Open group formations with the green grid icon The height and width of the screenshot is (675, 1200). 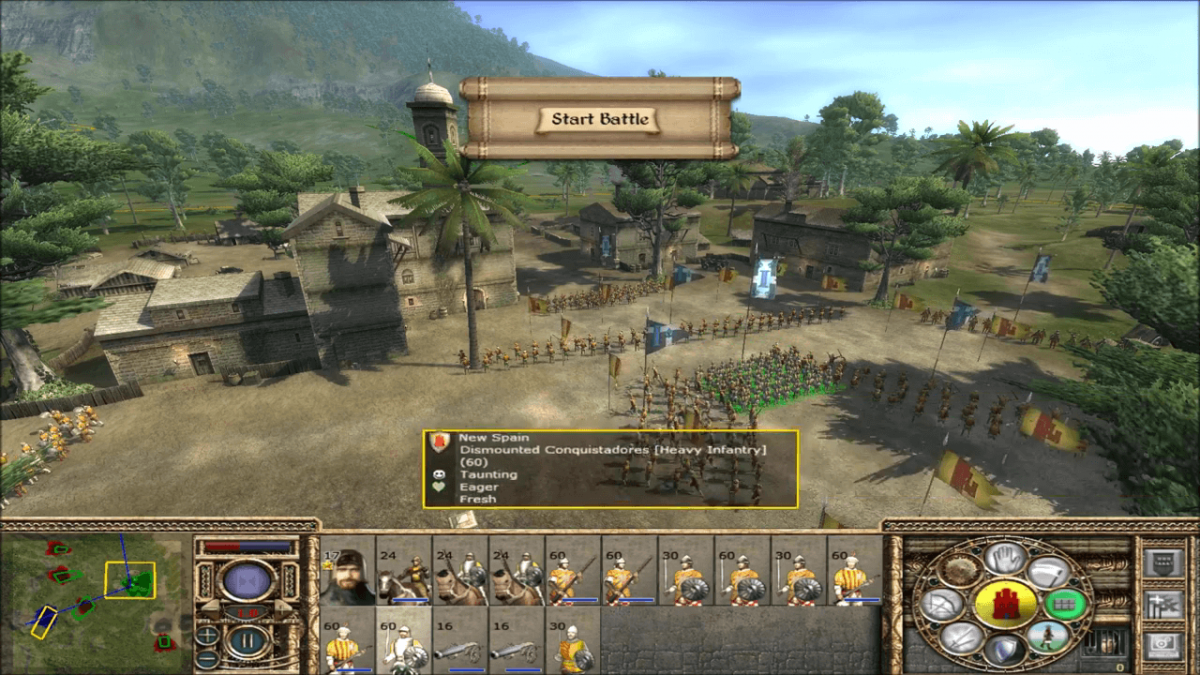[x=1066, y=604]
